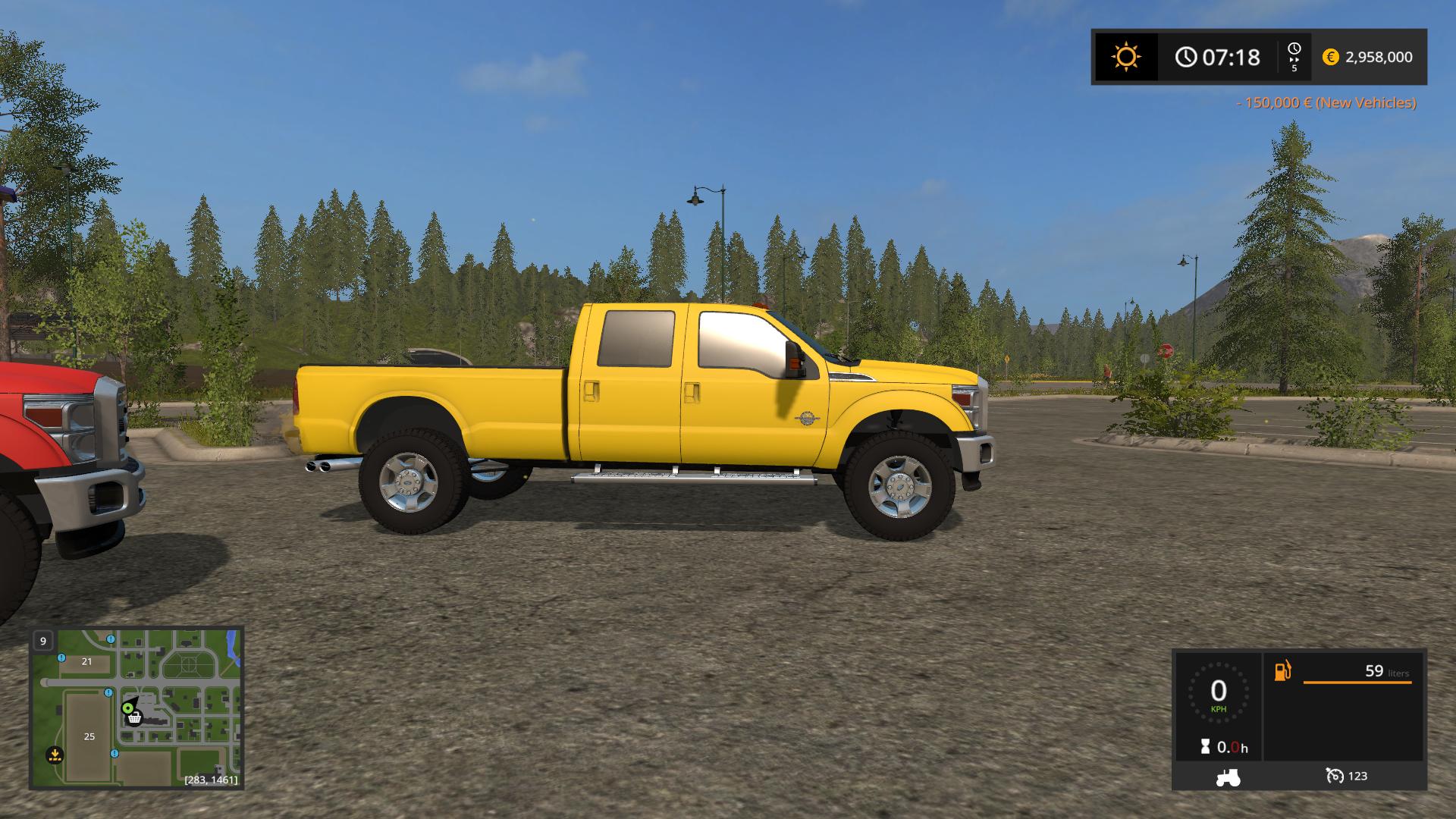
Task: Click the cruise control speed icon
Action: (x=1334, y=776)
